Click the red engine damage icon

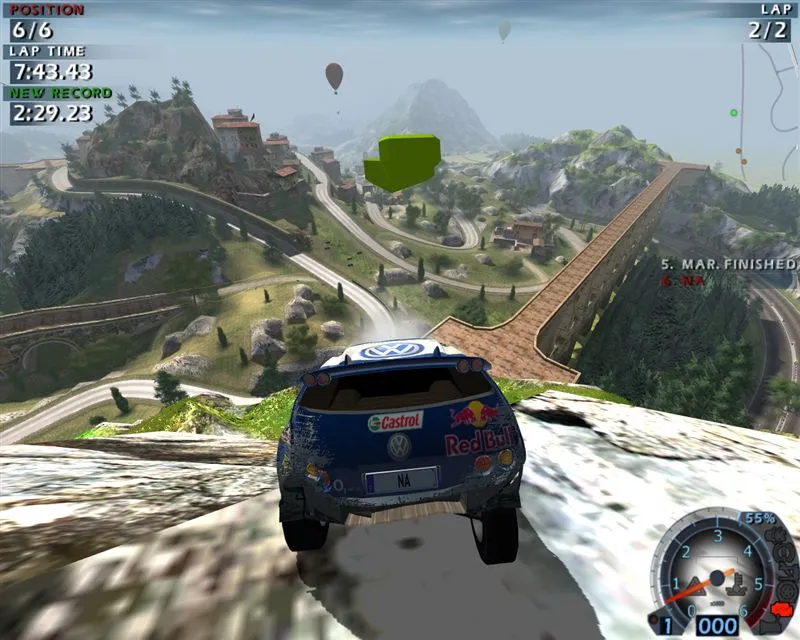(781, 610)
